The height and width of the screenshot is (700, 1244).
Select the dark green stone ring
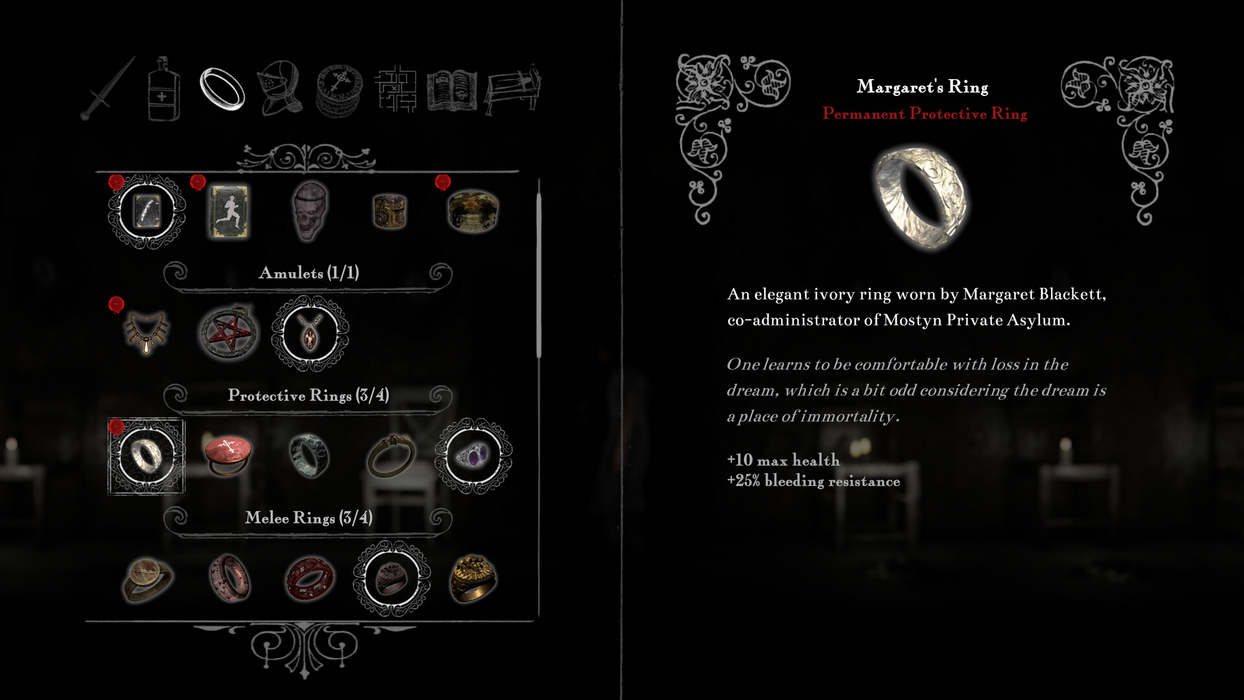(x=310, y=455)
